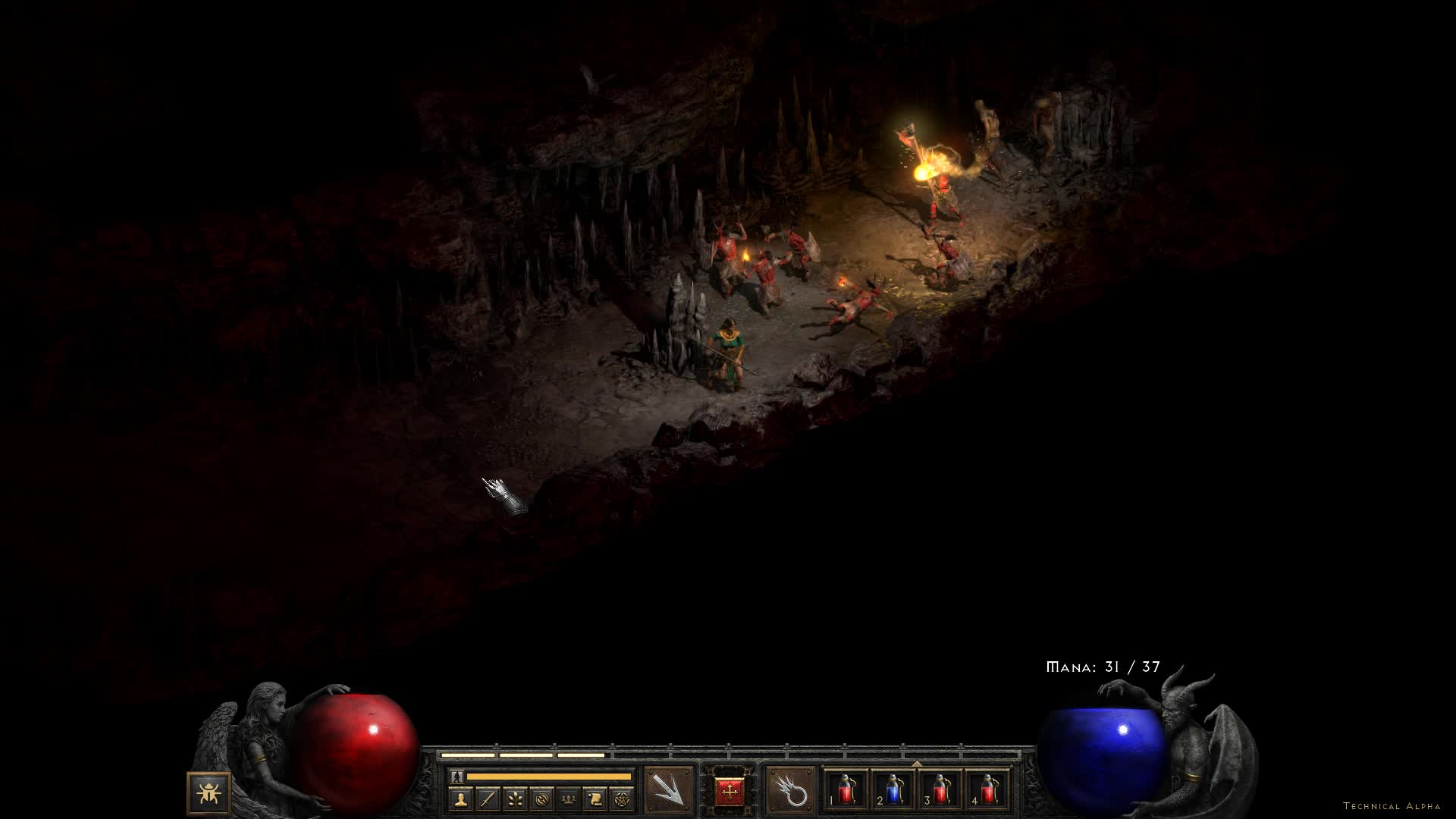This screenshot has width=1456, height=819.
Task: Open the bug report scarab button
Action: pos(209,792)
